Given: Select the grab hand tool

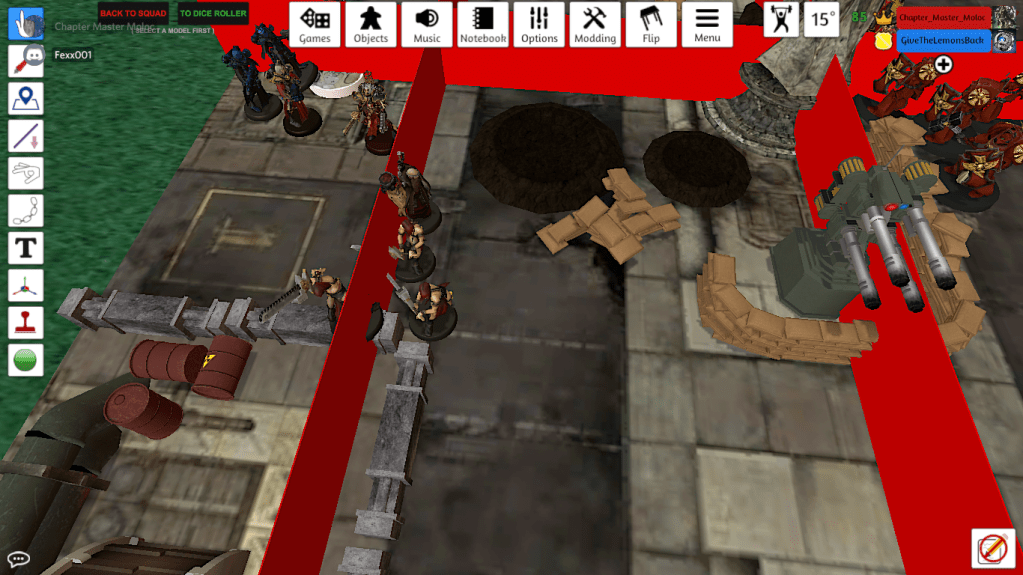Looking at the screenshot, I should coord(26,23).
